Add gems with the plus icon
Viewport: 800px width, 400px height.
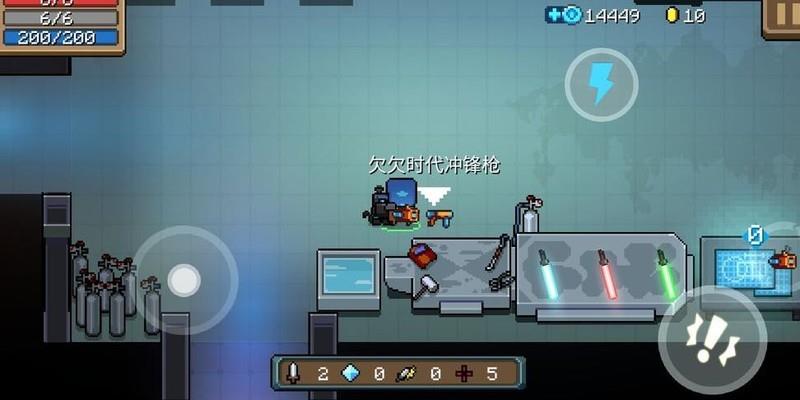(x=555, y=15)
